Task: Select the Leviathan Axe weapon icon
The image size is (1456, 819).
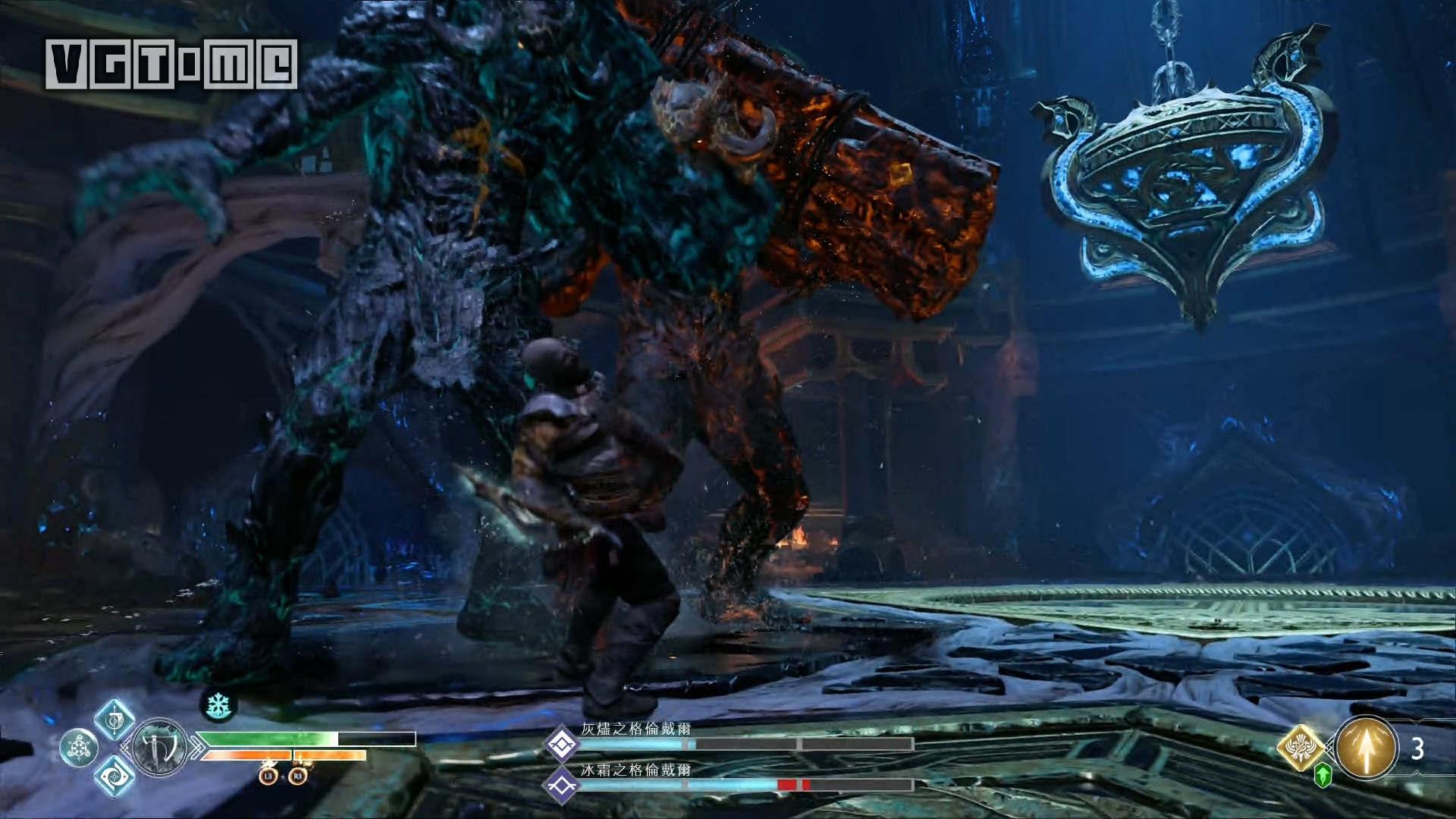Action: pyautogui.click(x=160, y=748)
